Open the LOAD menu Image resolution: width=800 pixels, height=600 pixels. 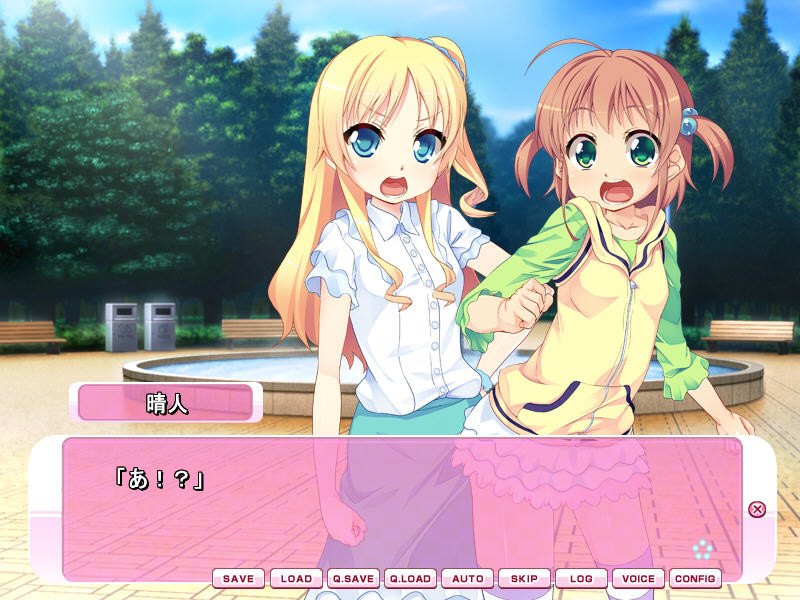click(x=296, y=578)
